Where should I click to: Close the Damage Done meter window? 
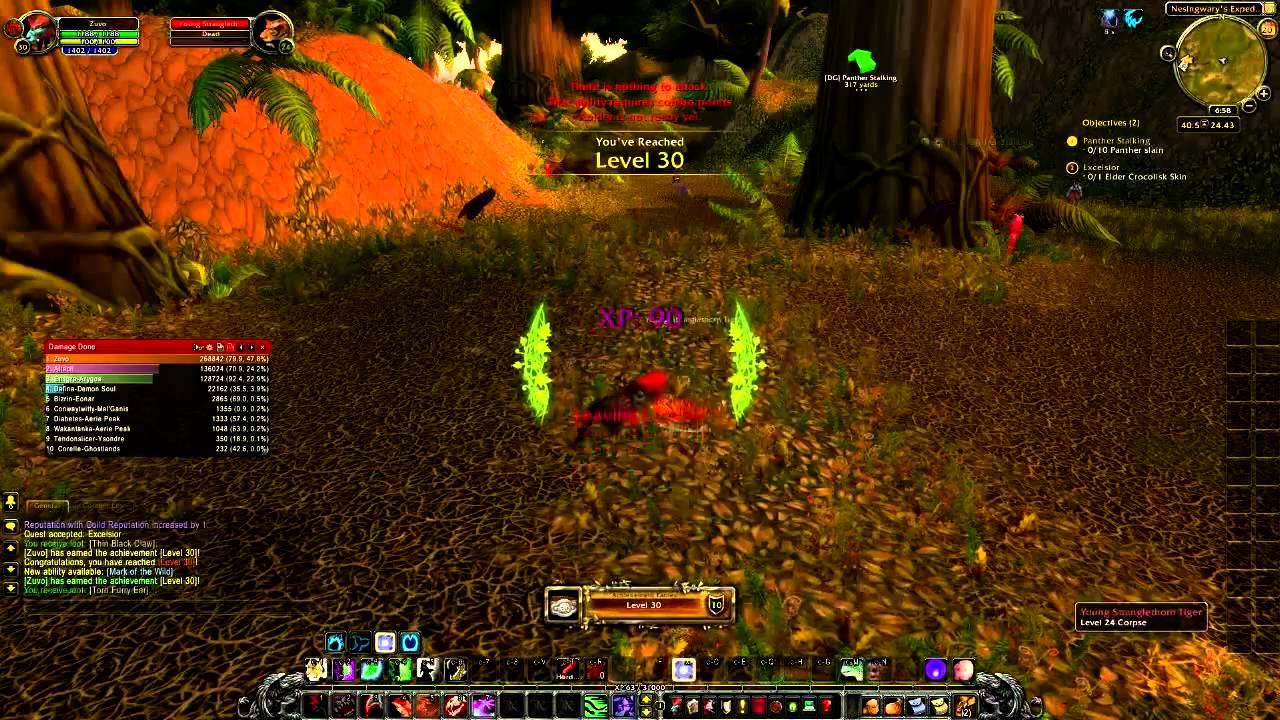(262, 347)
